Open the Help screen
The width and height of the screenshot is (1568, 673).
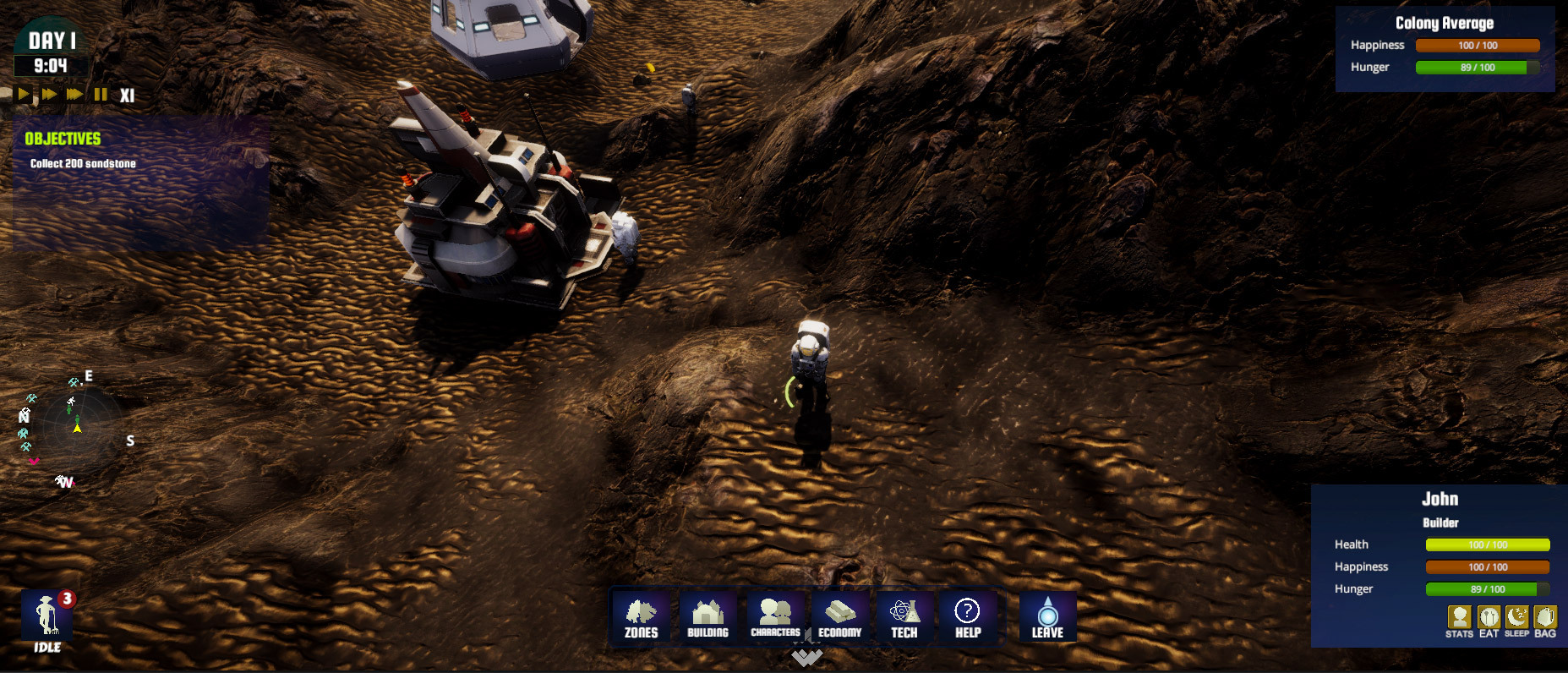tap(967, 617)
